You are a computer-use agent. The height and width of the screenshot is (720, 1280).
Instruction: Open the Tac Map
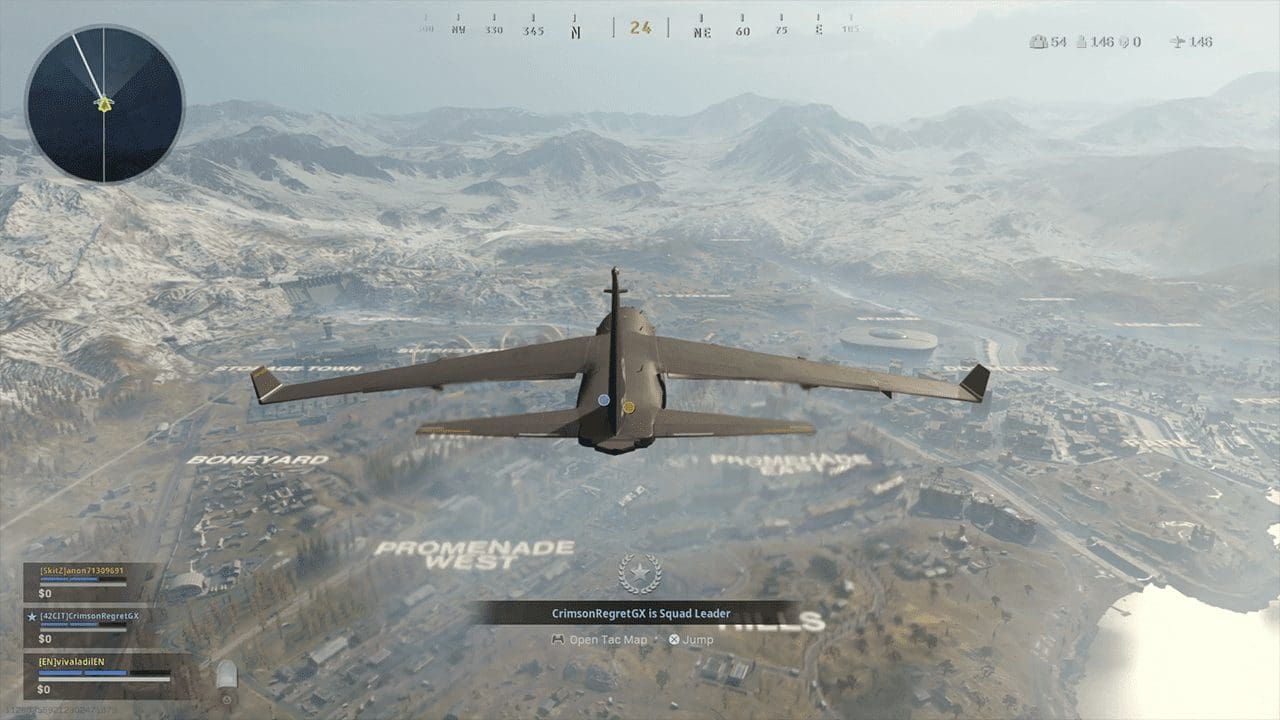610,640
